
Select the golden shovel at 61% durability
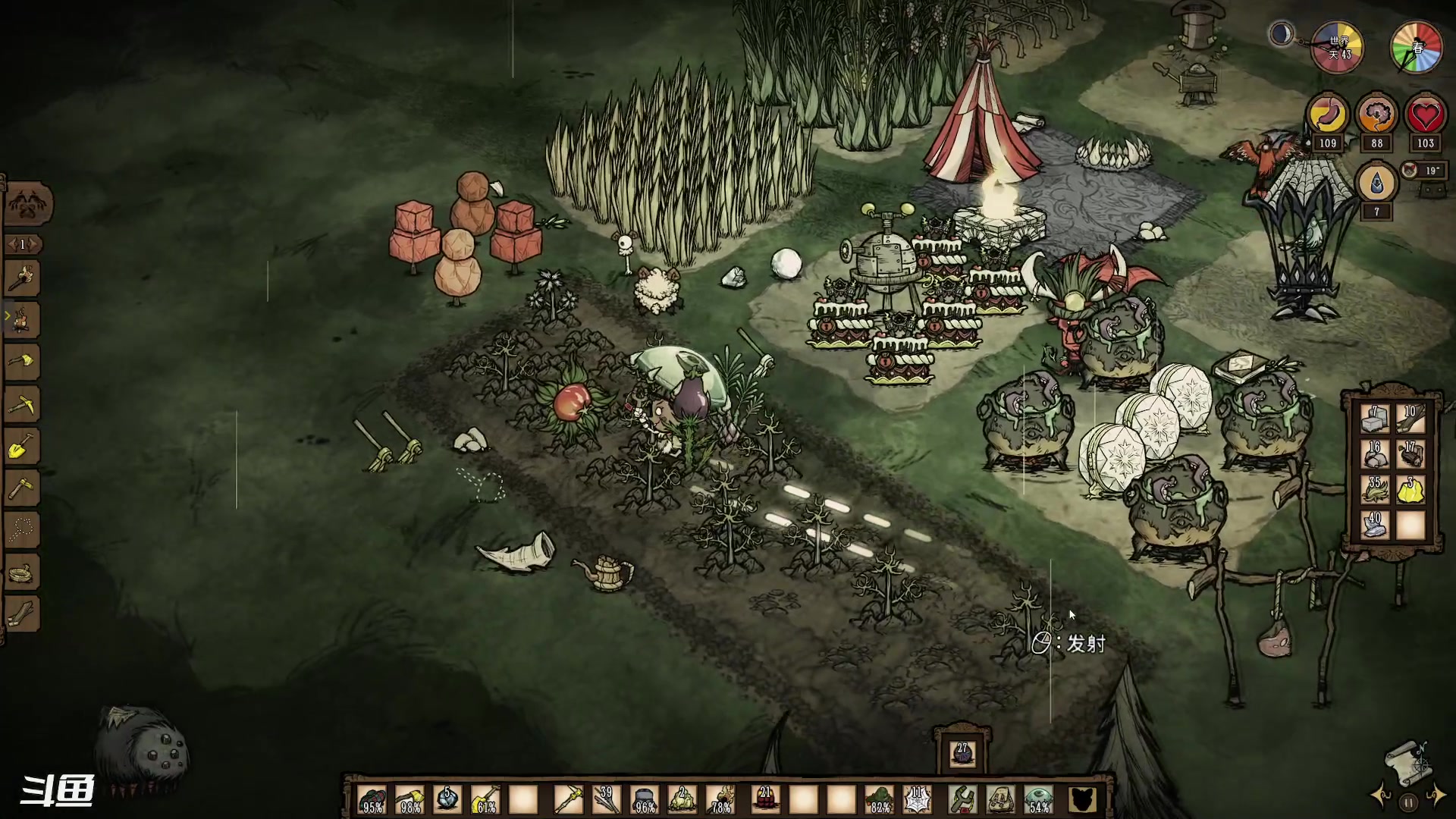[x=485, y=799]
